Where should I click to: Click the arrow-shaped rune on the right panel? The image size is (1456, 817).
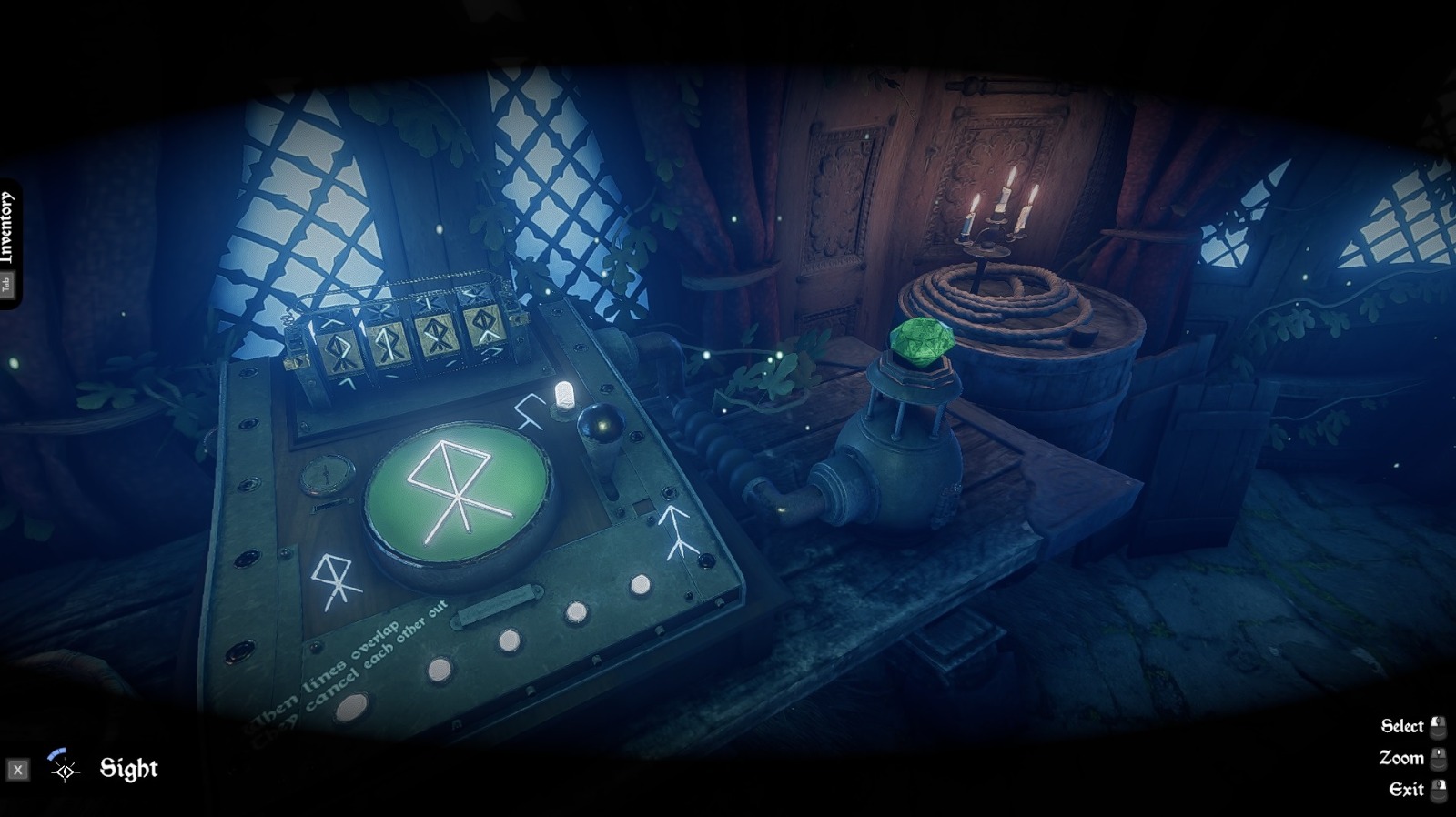point(675,532)
